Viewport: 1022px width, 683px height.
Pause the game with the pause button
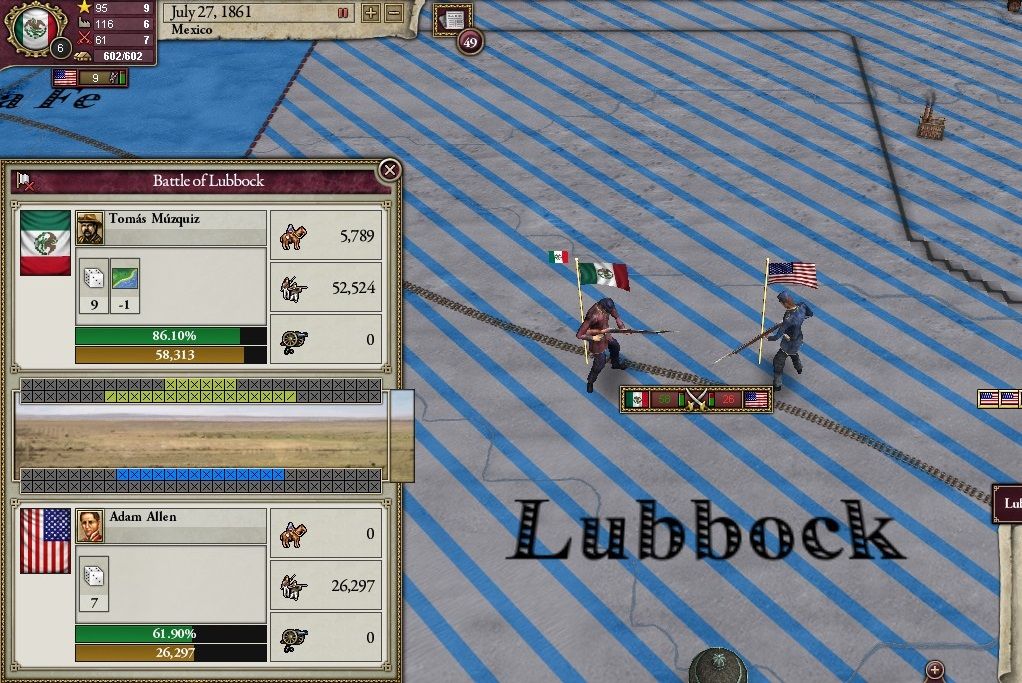(344, 13)
